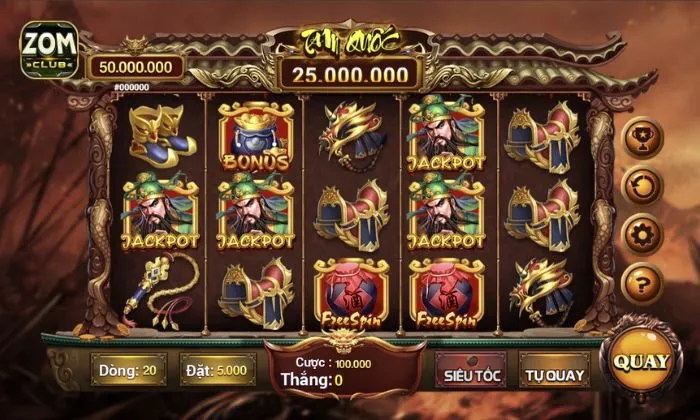Start auto-spin with TỰ QUAY
Image resolution: width=700 pixels, height=420 pixels.
[x=552, y=373]
